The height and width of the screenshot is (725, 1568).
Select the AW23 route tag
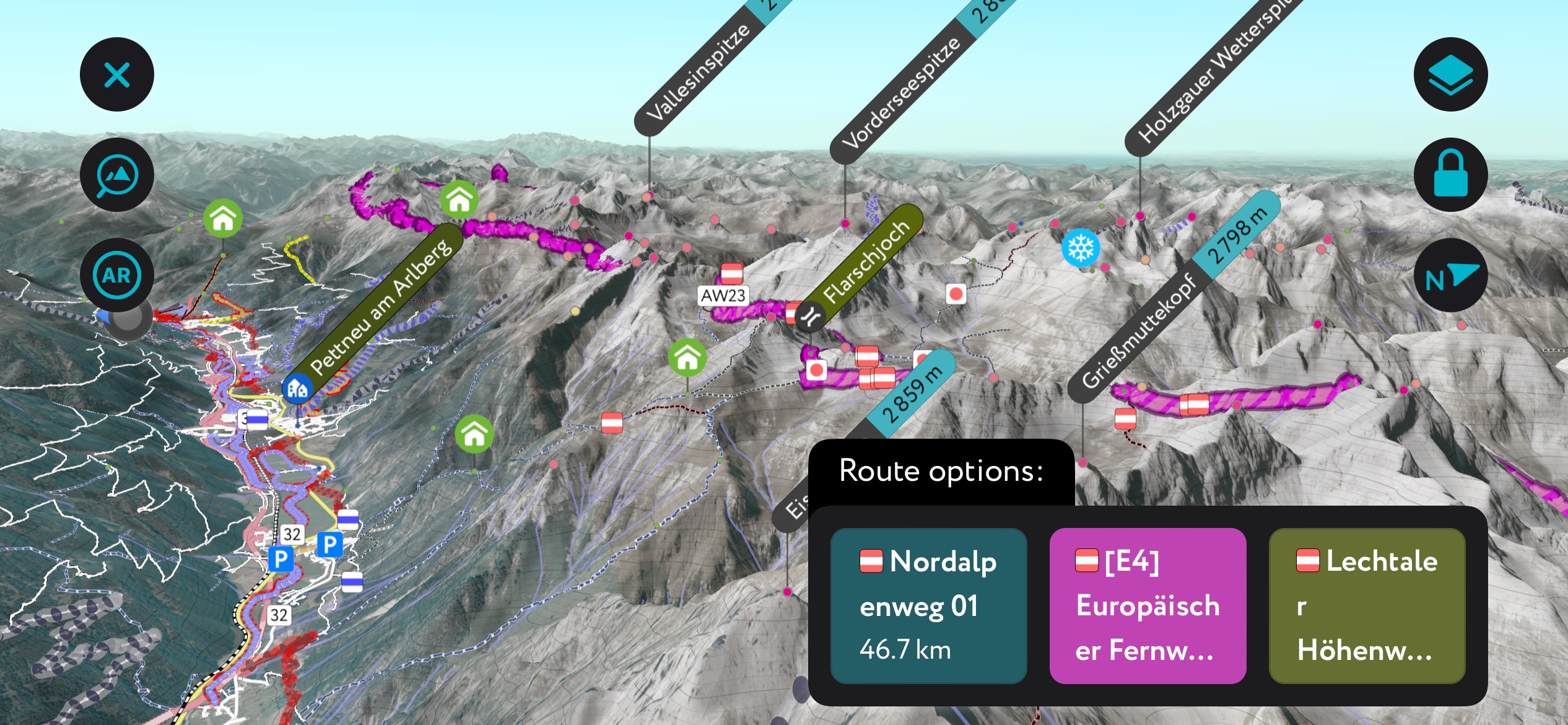click(x=723, y=296)
